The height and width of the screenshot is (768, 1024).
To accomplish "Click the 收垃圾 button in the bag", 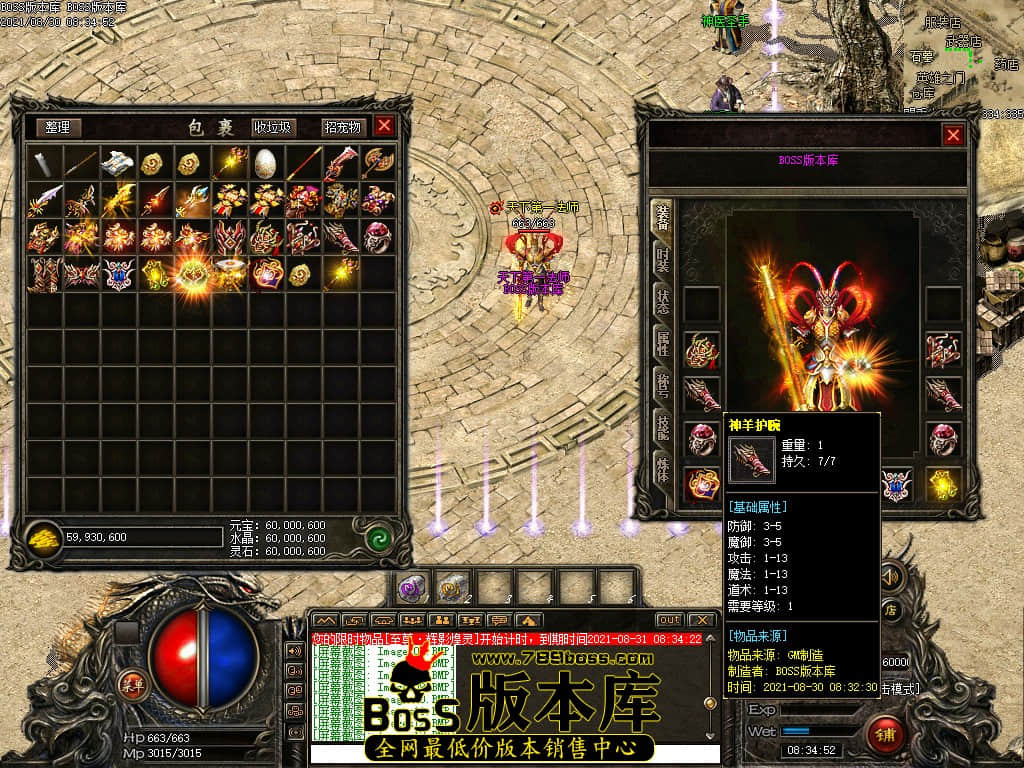I will pos(272,127).
